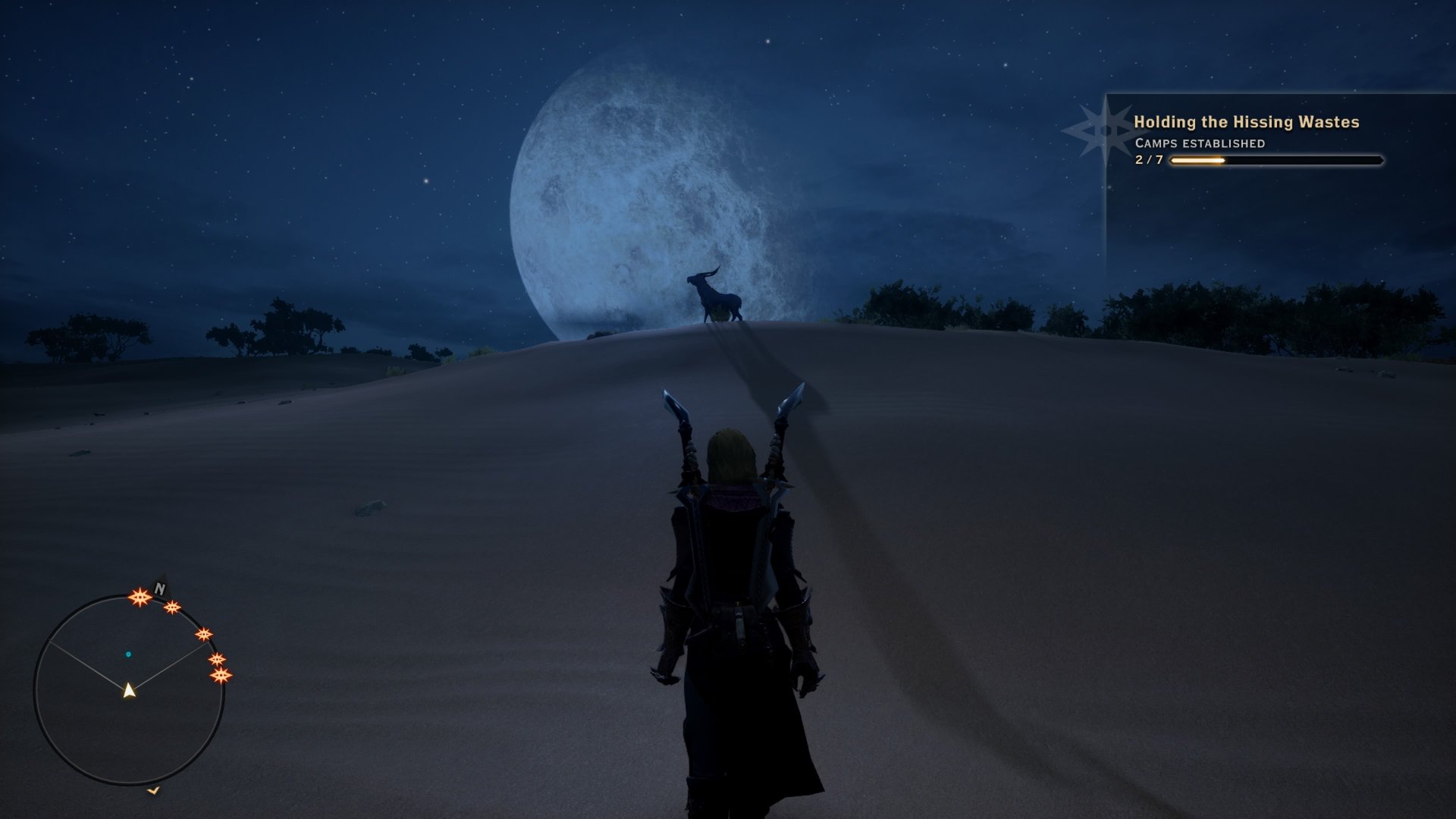Click the Camps established objective label
This screenshot has width=1456, height=819.
[x=1199, y=143]
